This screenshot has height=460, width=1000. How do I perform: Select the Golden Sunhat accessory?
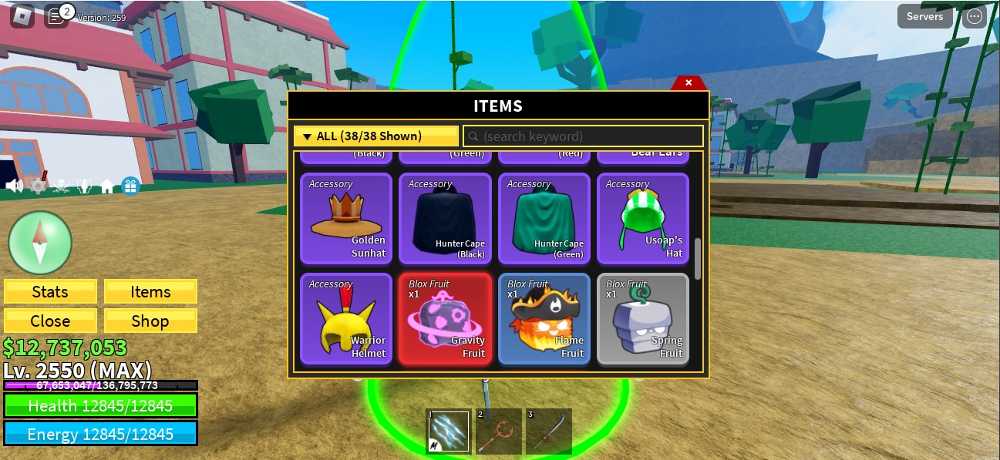tap(346, 219)
